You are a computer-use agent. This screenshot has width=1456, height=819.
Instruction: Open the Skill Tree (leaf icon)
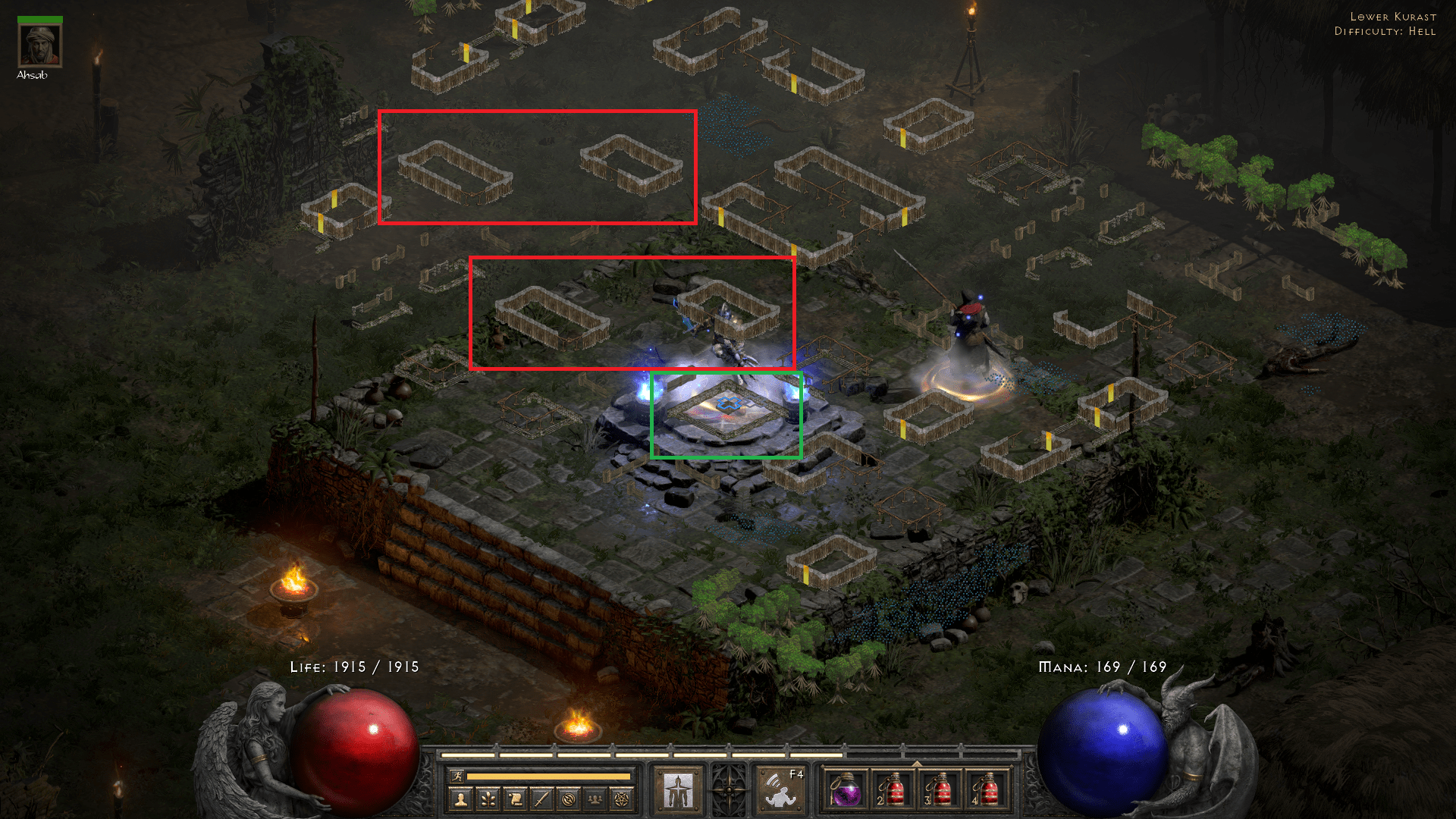(x=488, y=798)
